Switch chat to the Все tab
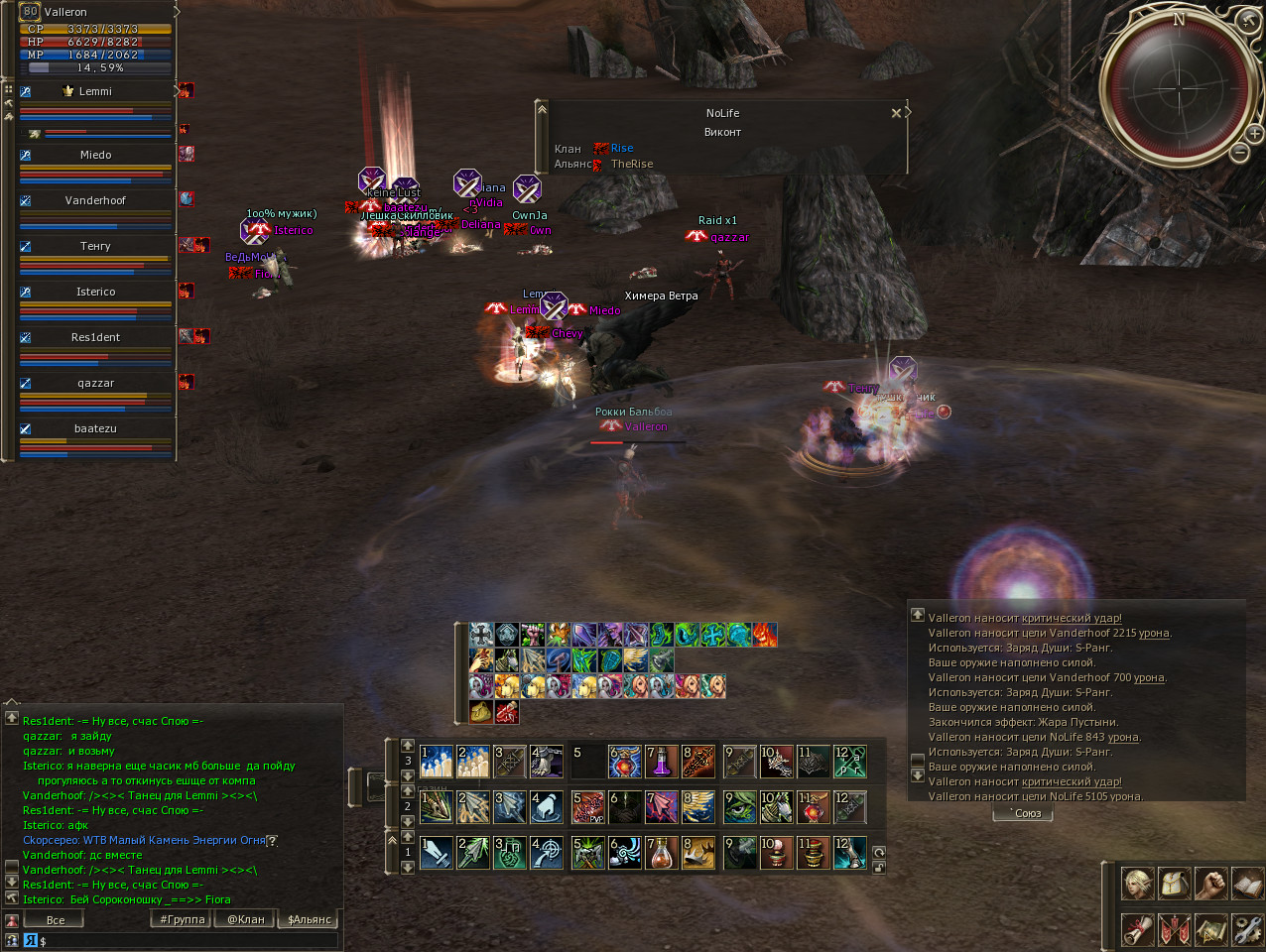This screenshot has width=1266, height=952. [56, 920]
